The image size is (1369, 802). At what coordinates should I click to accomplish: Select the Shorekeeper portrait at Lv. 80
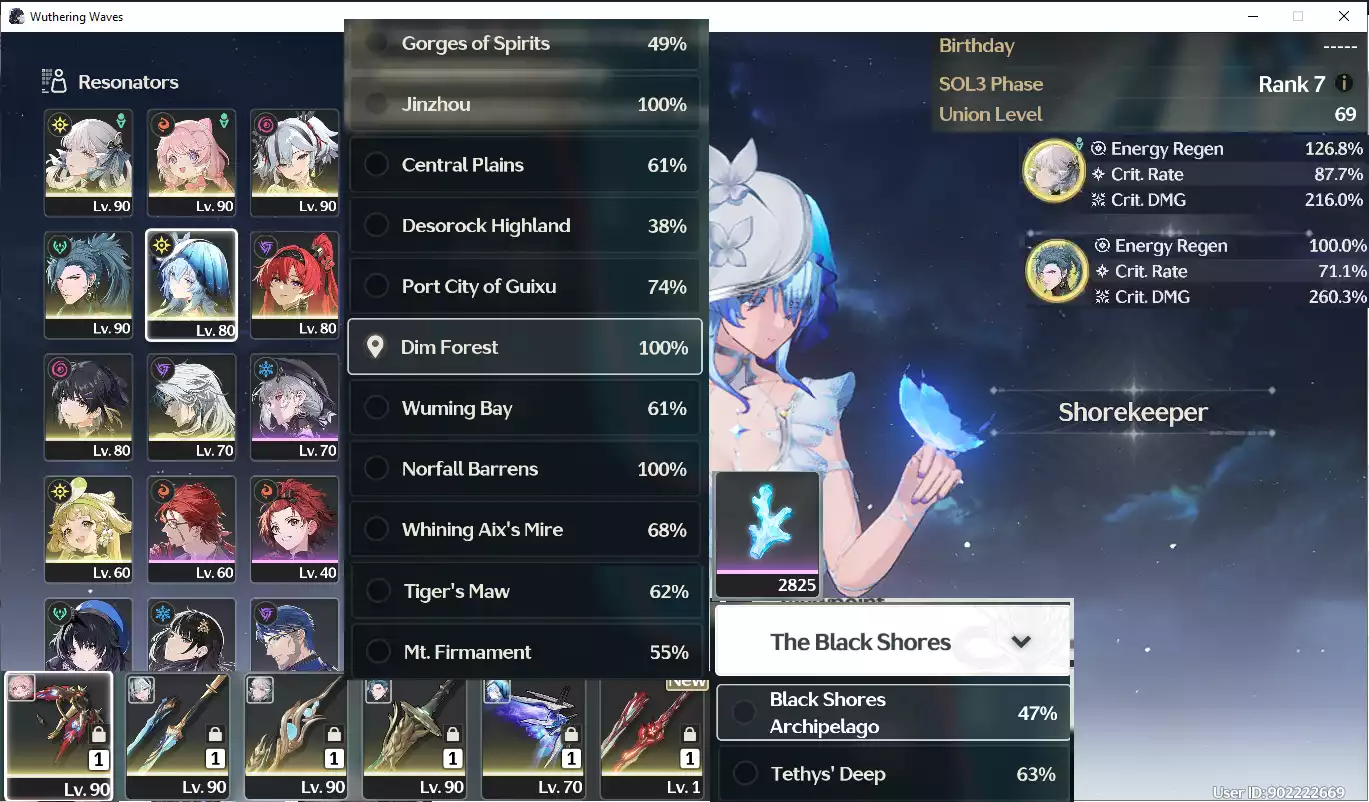point(191,285)
